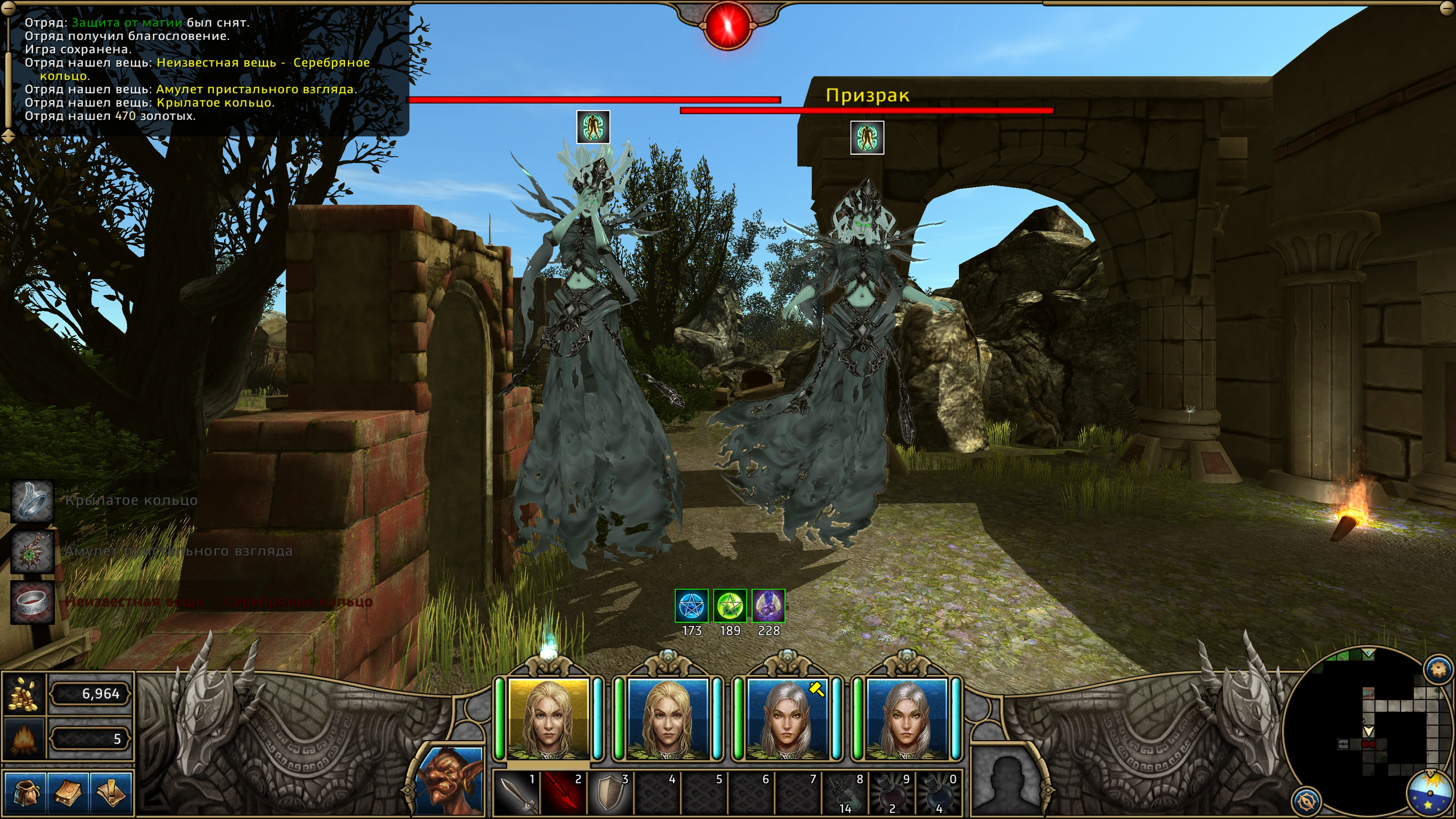Select the blonde elf with gold background
Image resolution: width=1456 pixels, height=819 pixels.
[x=548, y=719]
